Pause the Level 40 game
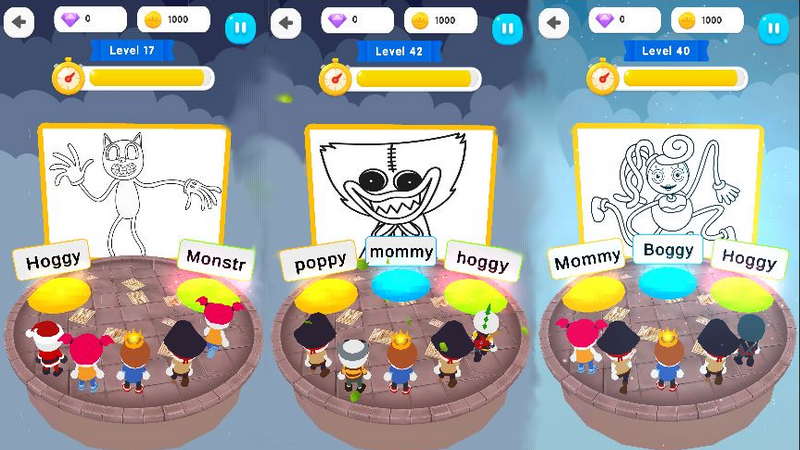 [773, 28]
